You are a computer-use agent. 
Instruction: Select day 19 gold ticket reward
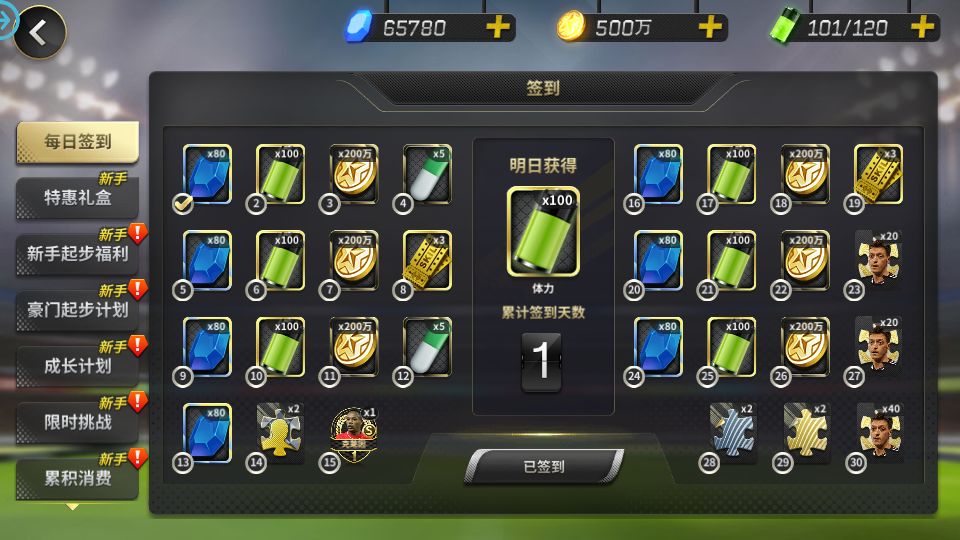coord(878,173)
